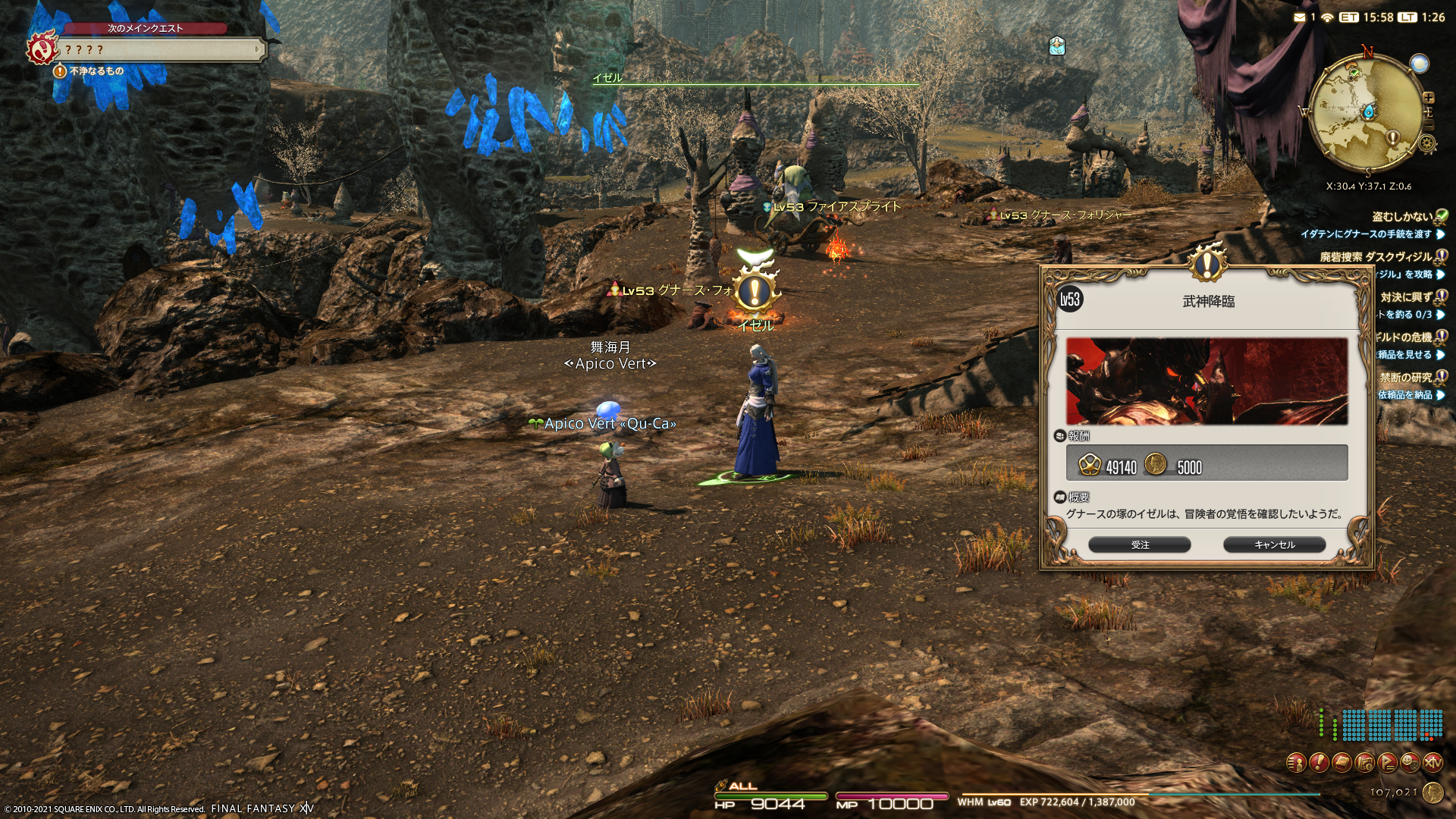Accept the quest with the 受注 button

click(1139, 544)
